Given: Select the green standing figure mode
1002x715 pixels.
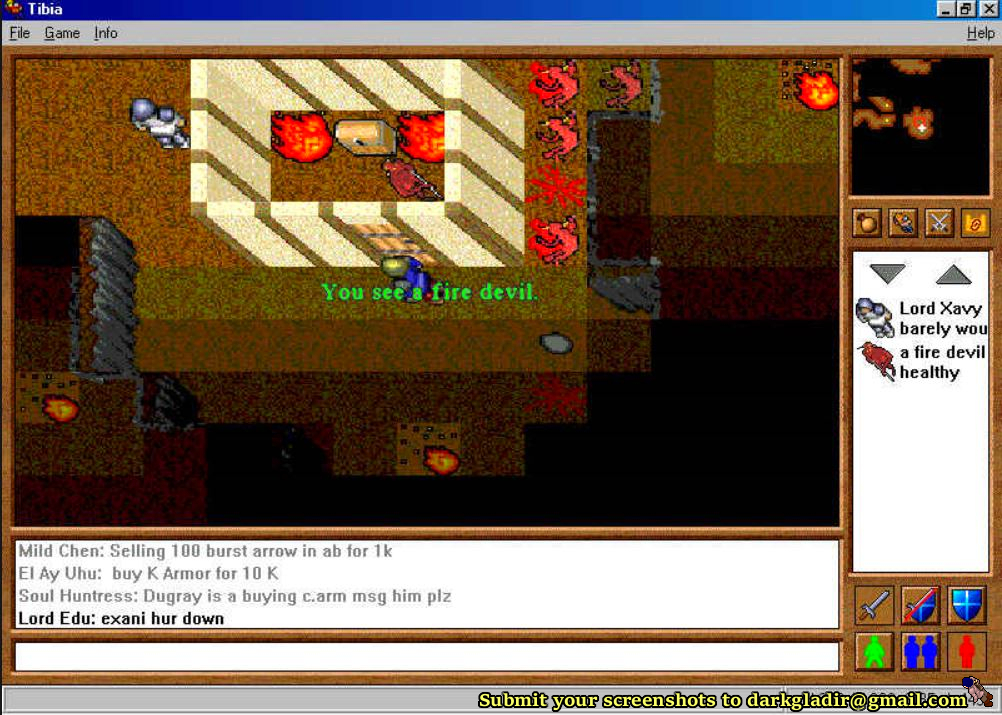Looking at the screenshot, I should [x=875, y=652].
